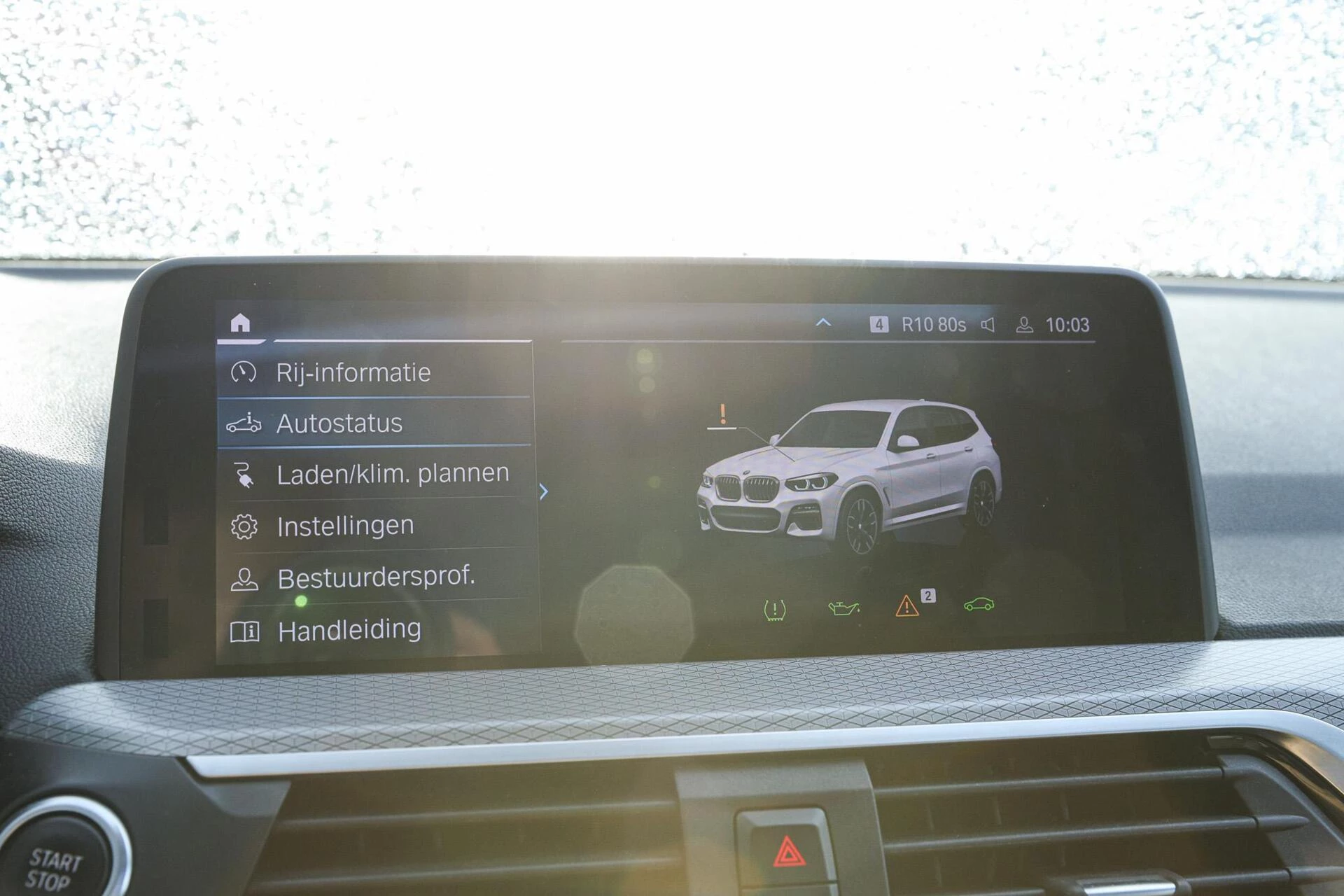Collapse the status bar upward chevron
1344x896 pixels.
point(823,323)
